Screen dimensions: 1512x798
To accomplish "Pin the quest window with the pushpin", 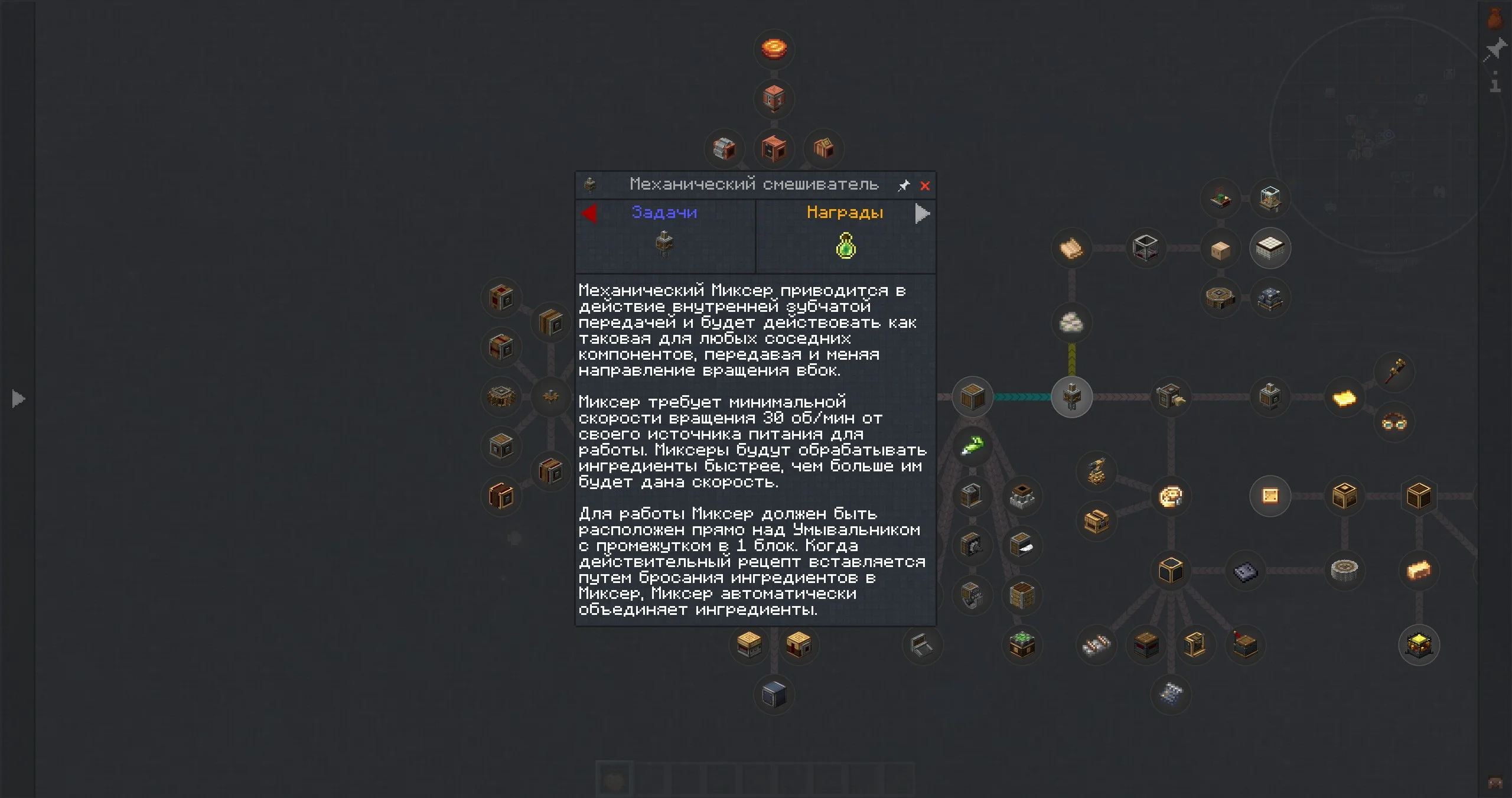I will [904, 186].
